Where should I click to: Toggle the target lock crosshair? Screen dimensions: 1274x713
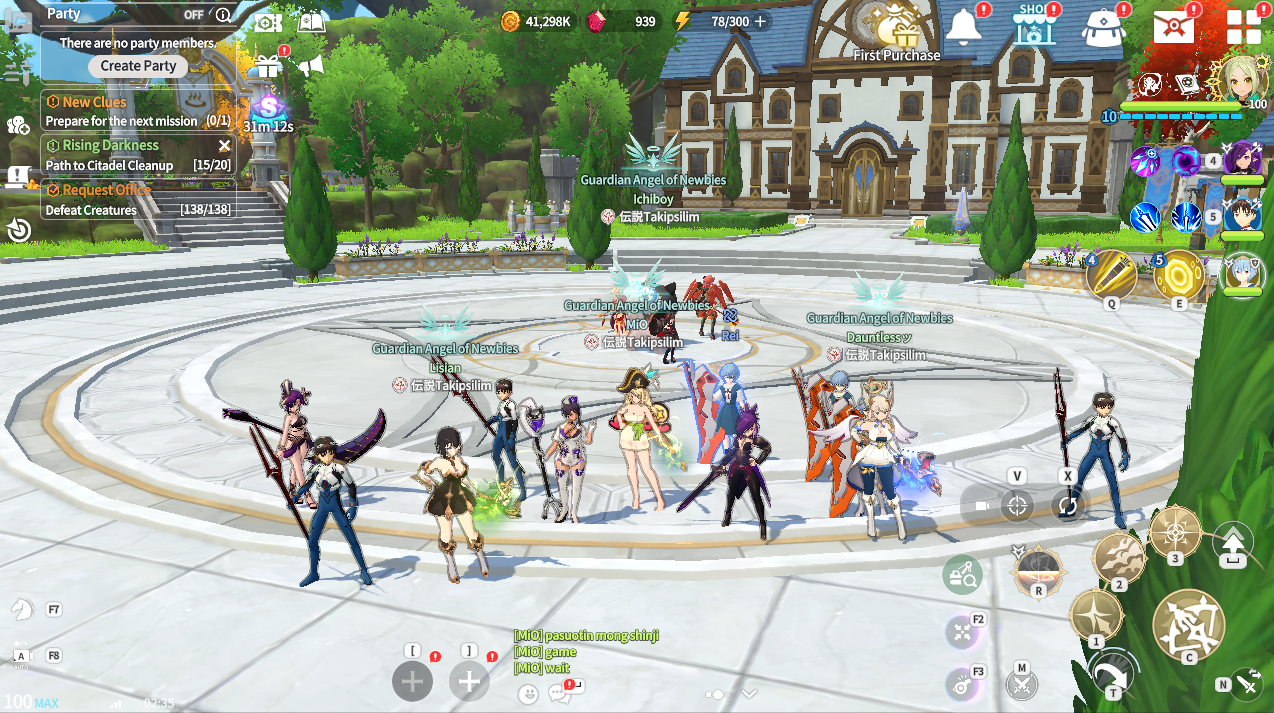point(1017,505)
